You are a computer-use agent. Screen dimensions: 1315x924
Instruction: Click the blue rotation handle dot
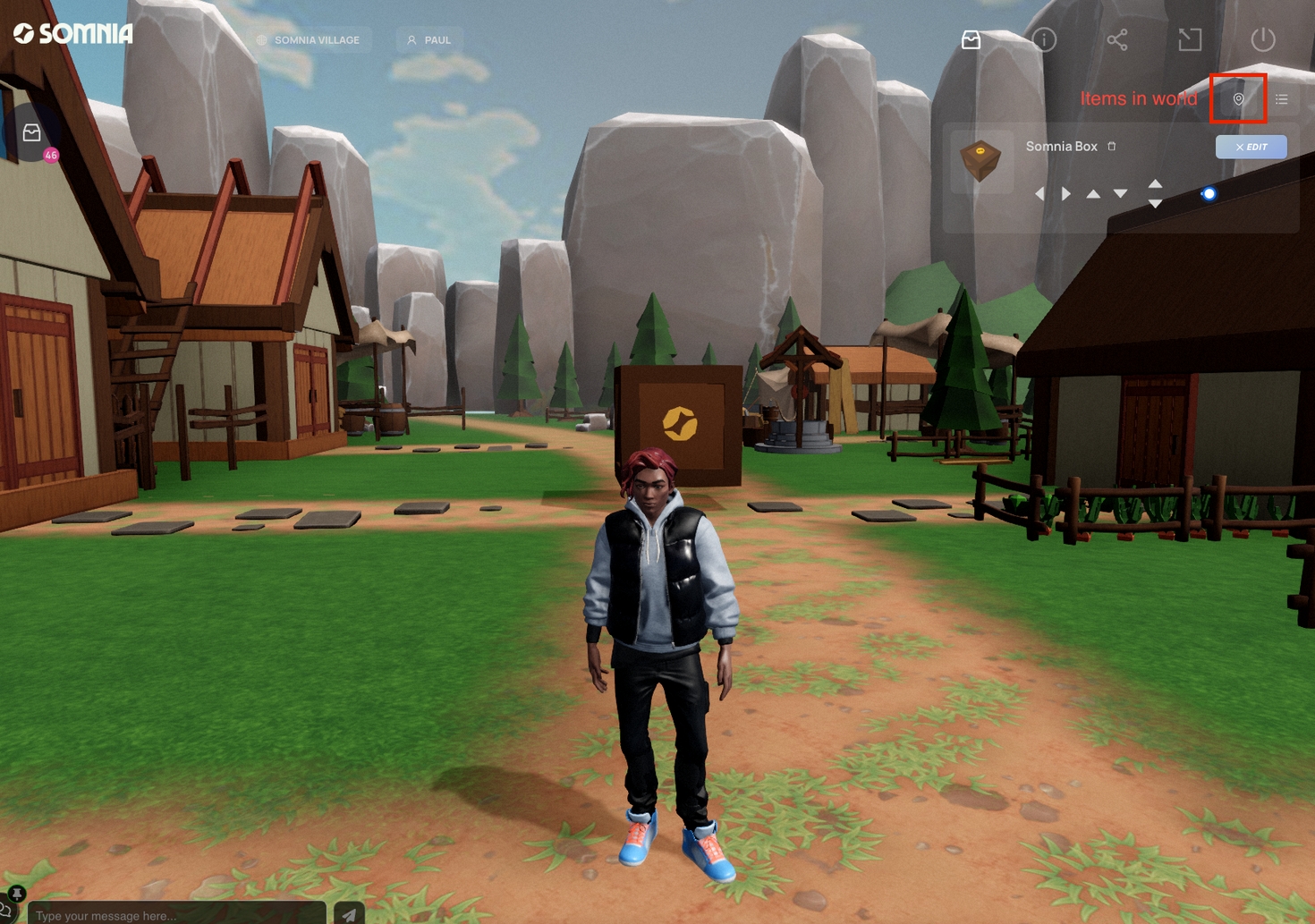click(x=1209, y=193)
